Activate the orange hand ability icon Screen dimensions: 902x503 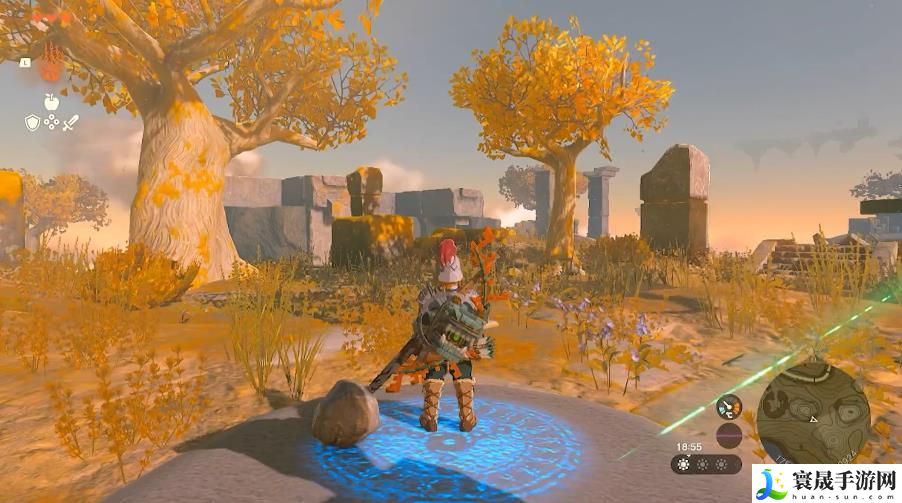[x=50, y=68]
